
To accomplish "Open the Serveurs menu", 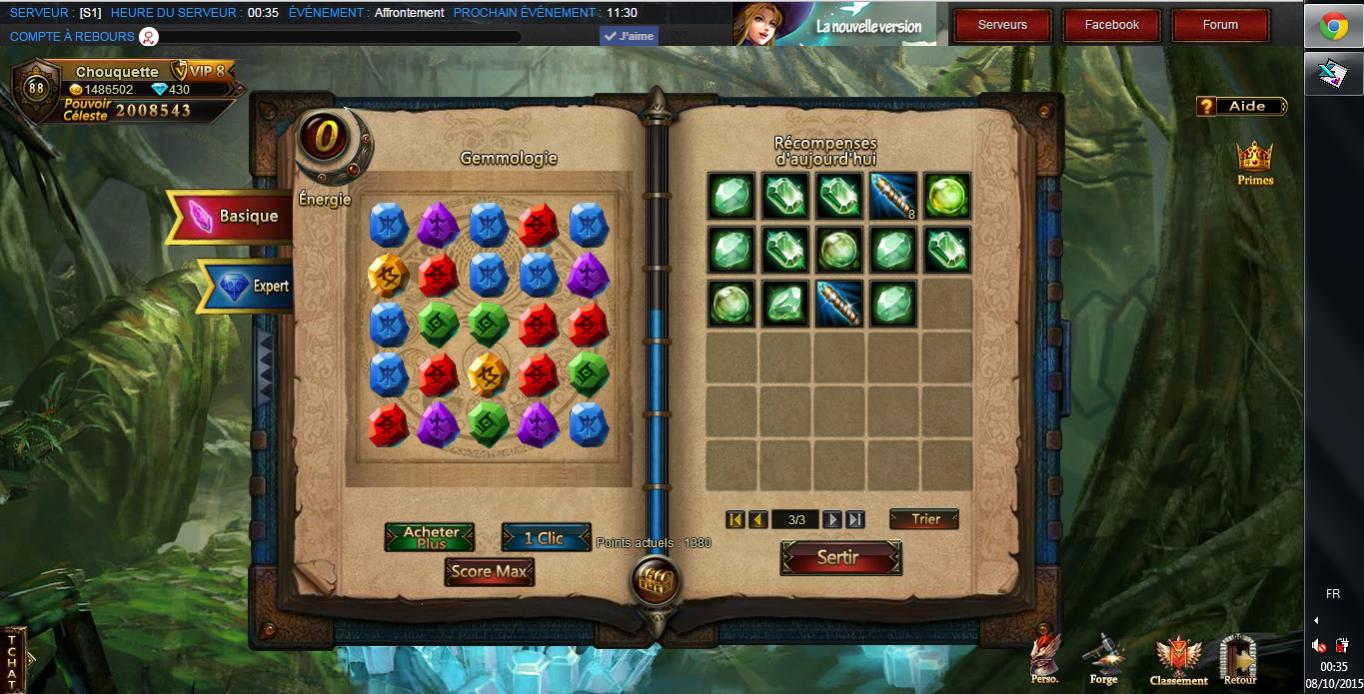I will 1002,25.
